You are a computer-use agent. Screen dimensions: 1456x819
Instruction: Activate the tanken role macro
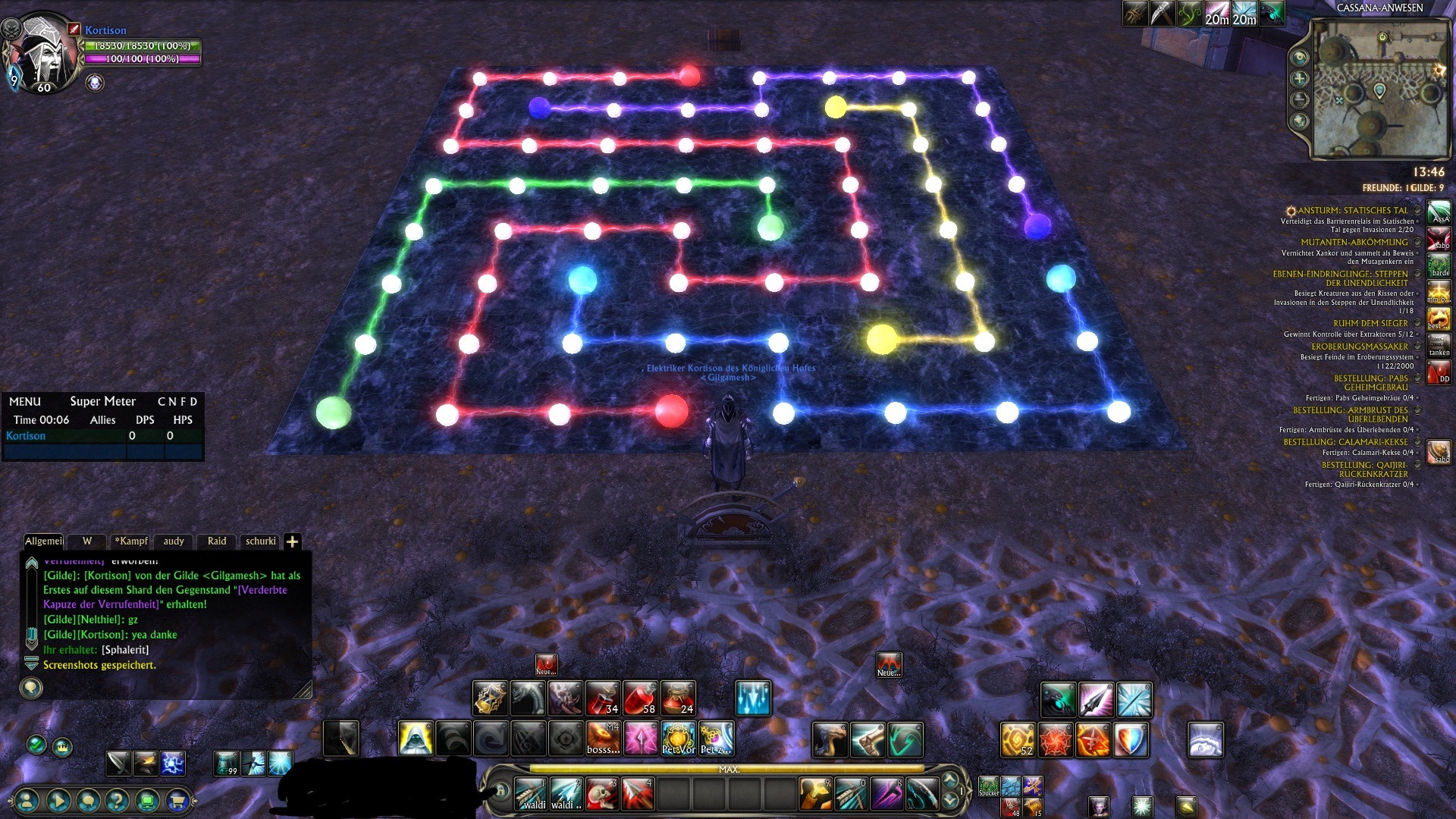1439,346
